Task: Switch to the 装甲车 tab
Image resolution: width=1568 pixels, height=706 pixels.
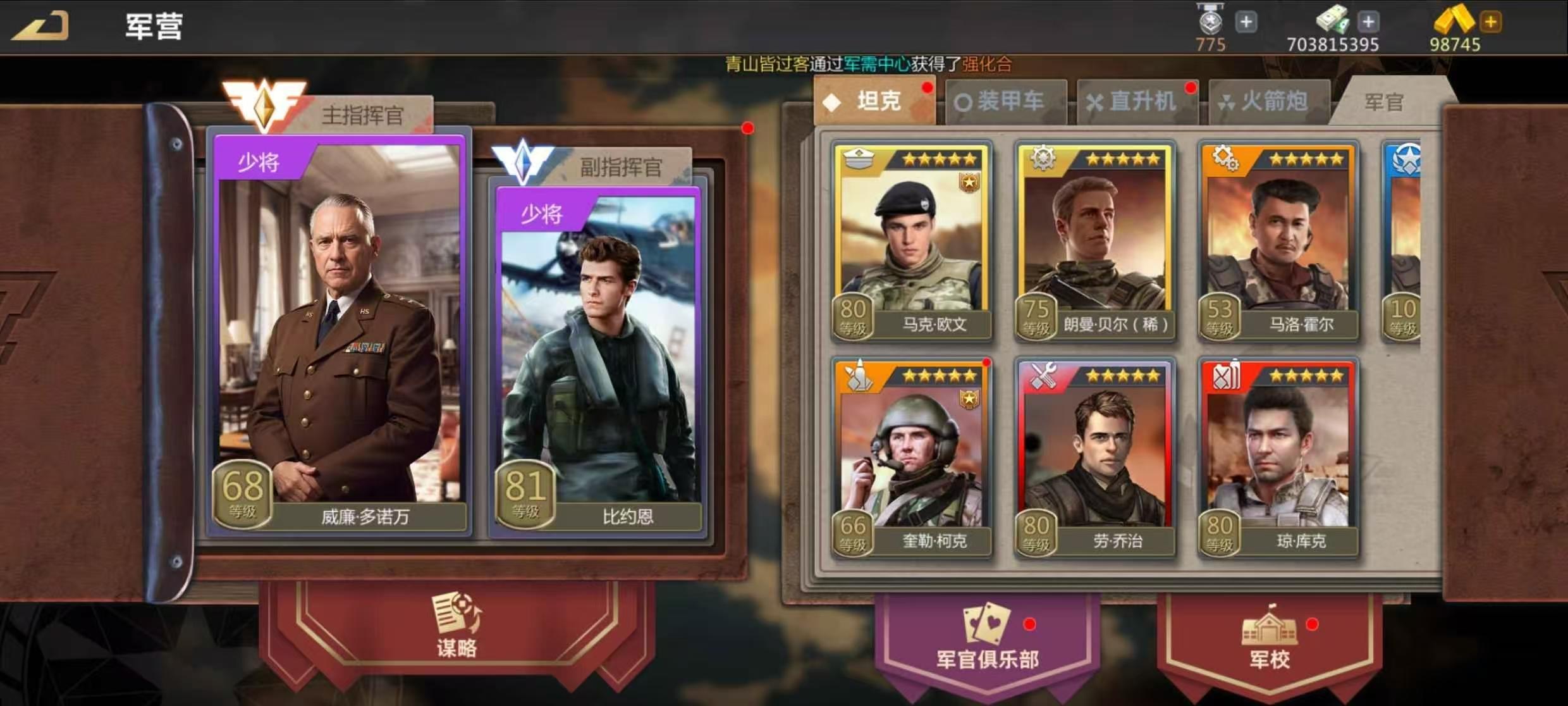Action: click(x=1005, y=101)
